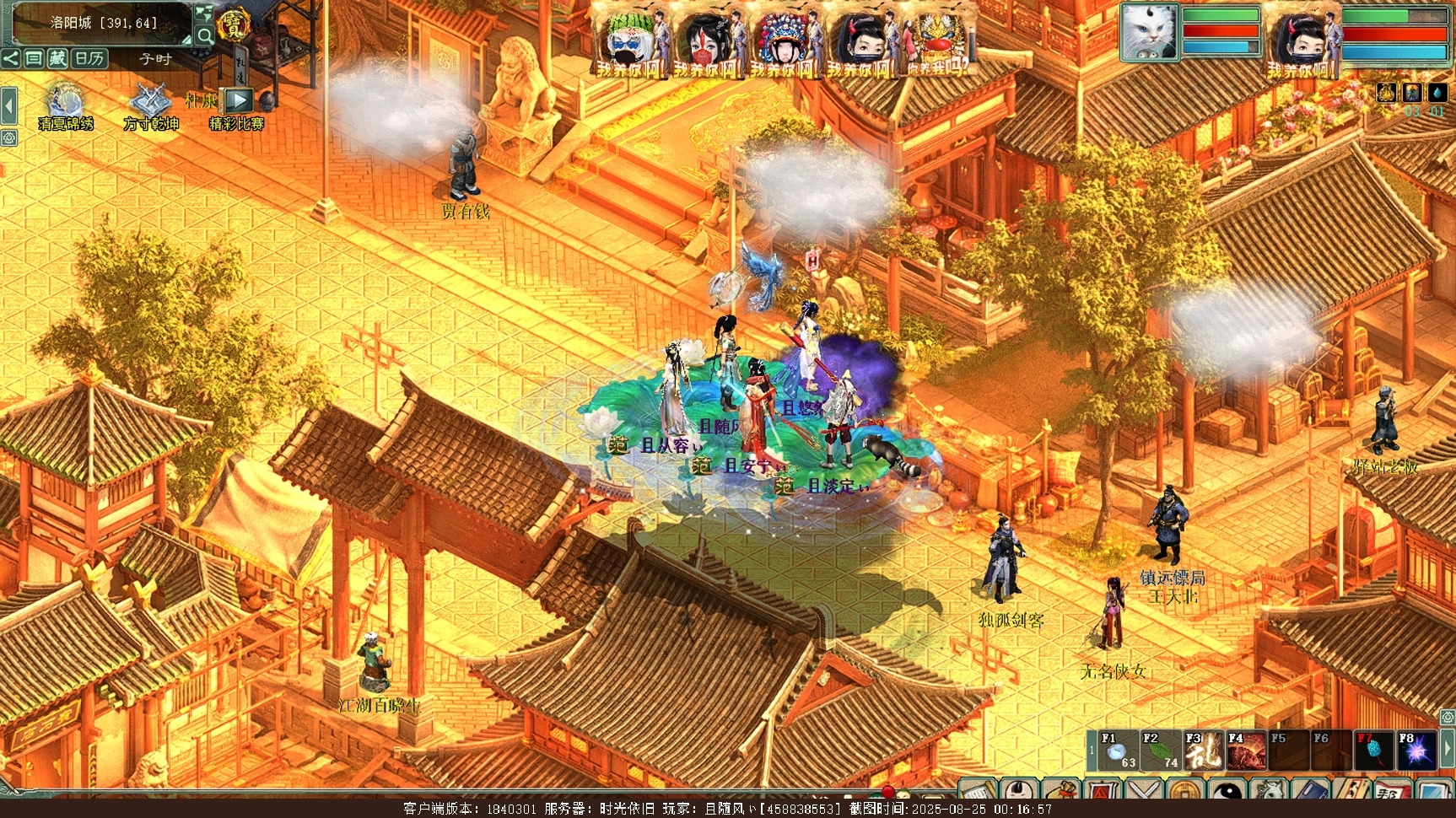
Task: Click the 藏 button under the minimap
Action: (x=57, y=58)
